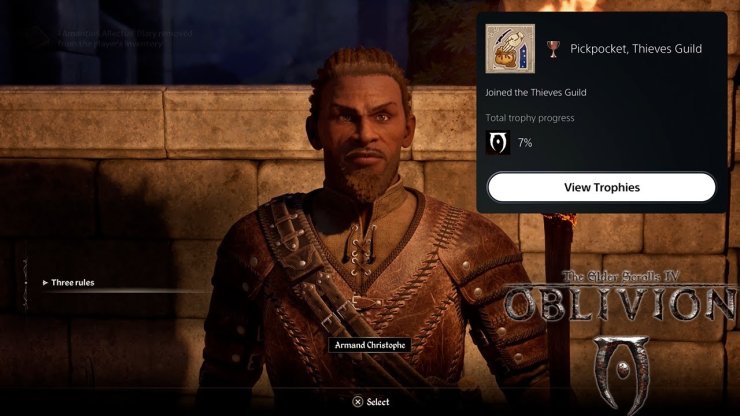Select the Pickpocket trophy thumbnail image

[510, 48]
